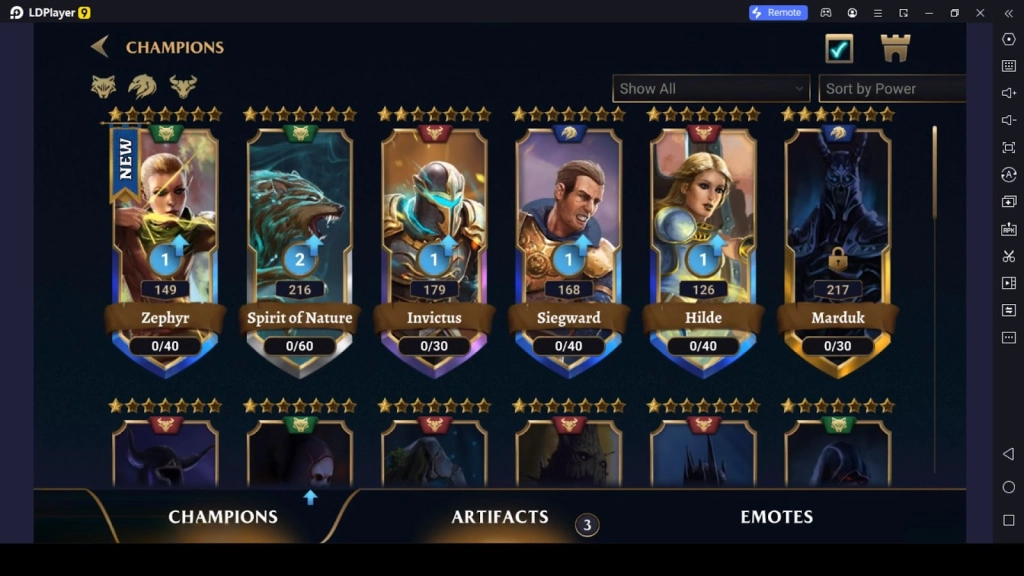Filter by the wolf faction icon
Screen dimensions: 1024x576
[104, 86]
